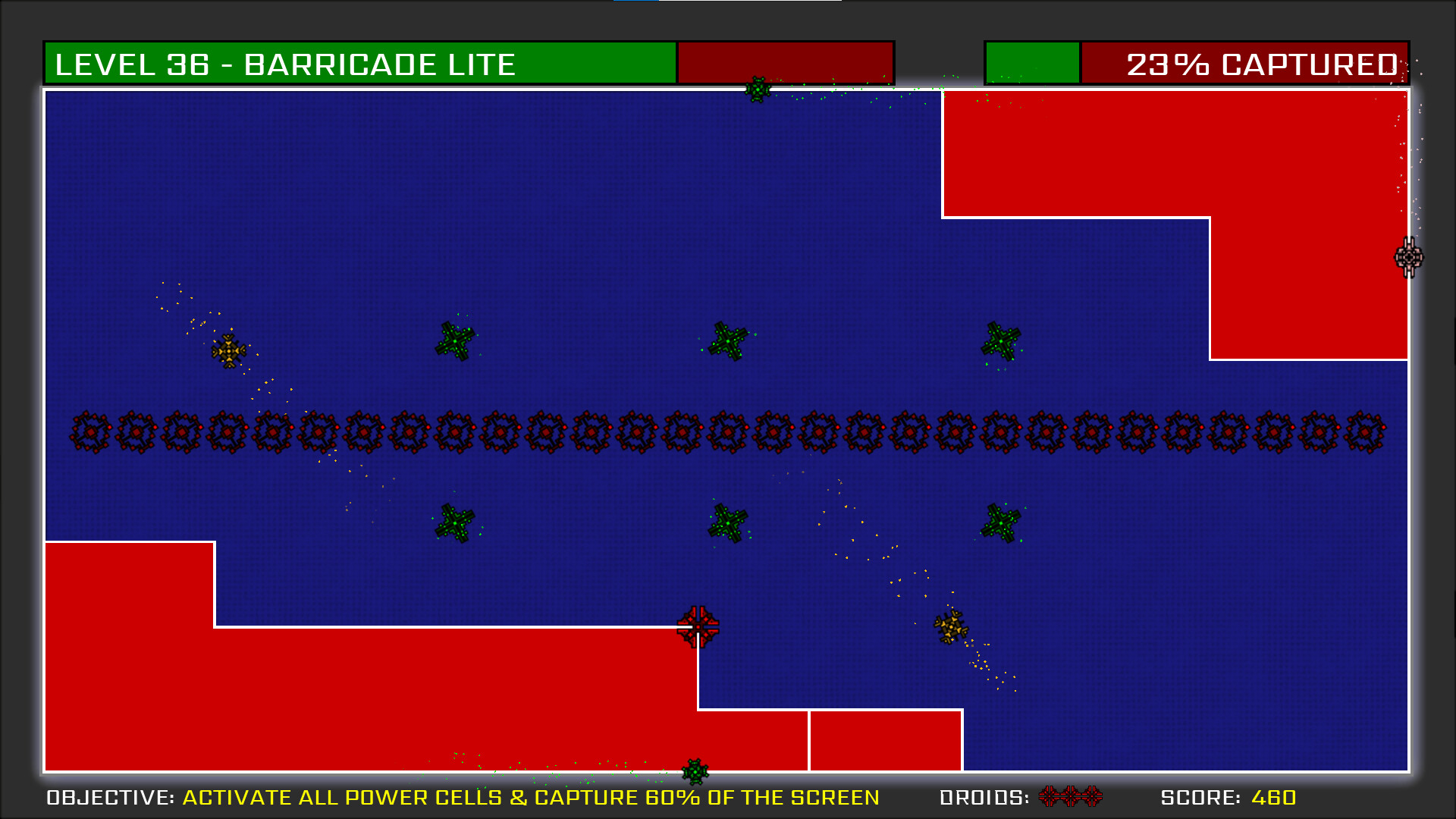Select the rightmost droid icon in the status bar
1456x819 pixels.
[x=1090, y=797]
